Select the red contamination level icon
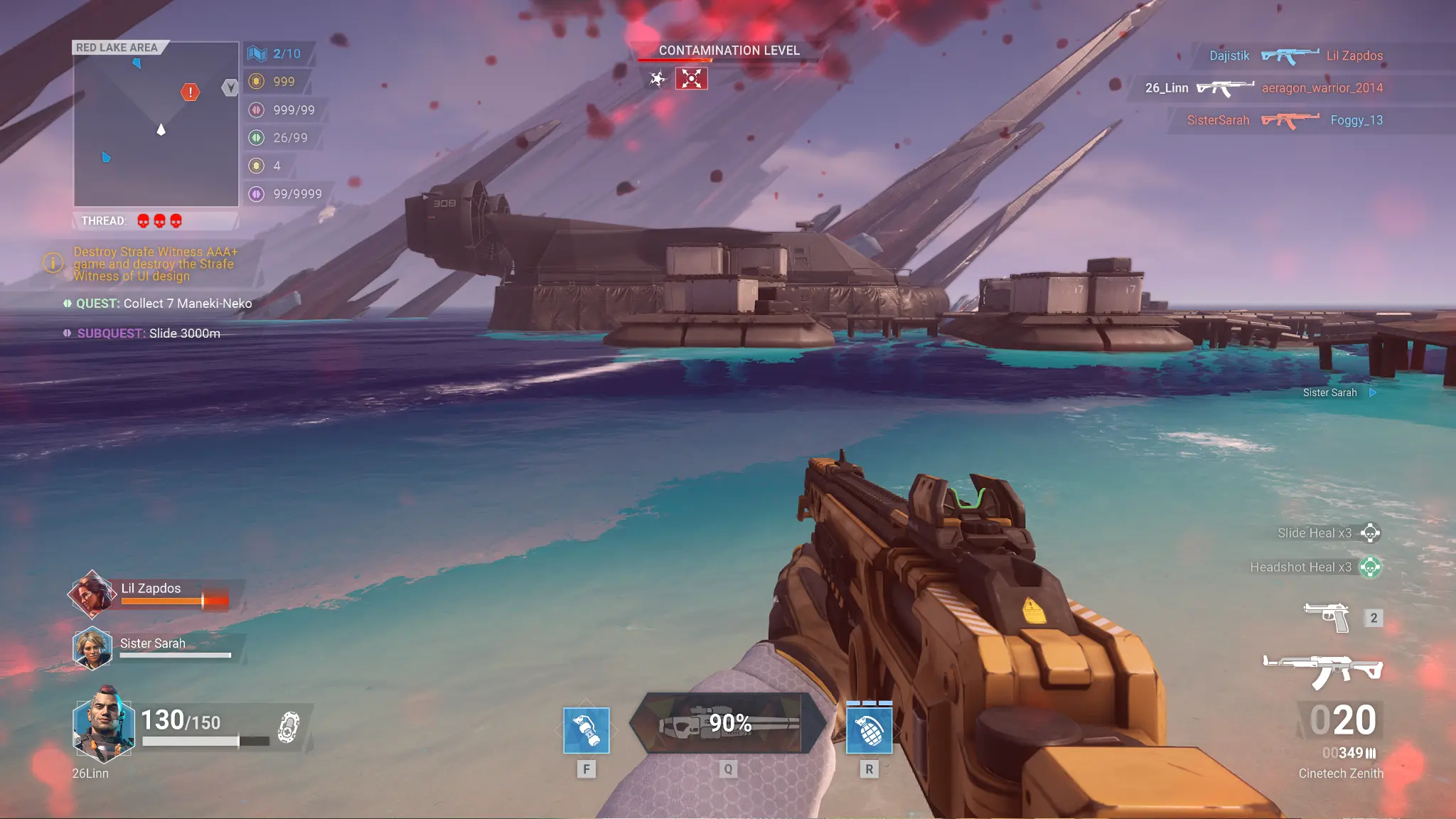This screenshot has width=1456, height=819. pos(691,78)
